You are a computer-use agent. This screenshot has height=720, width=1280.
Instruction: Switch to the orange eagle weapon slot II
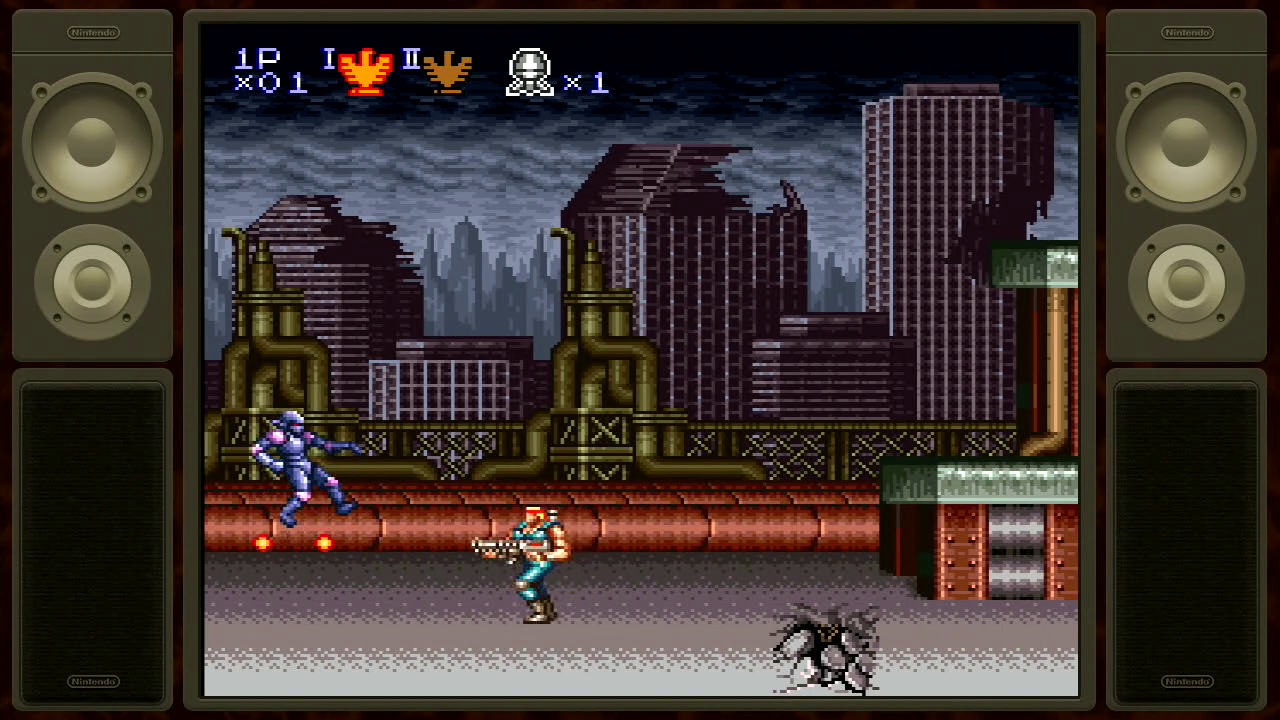tap(446, 71)
